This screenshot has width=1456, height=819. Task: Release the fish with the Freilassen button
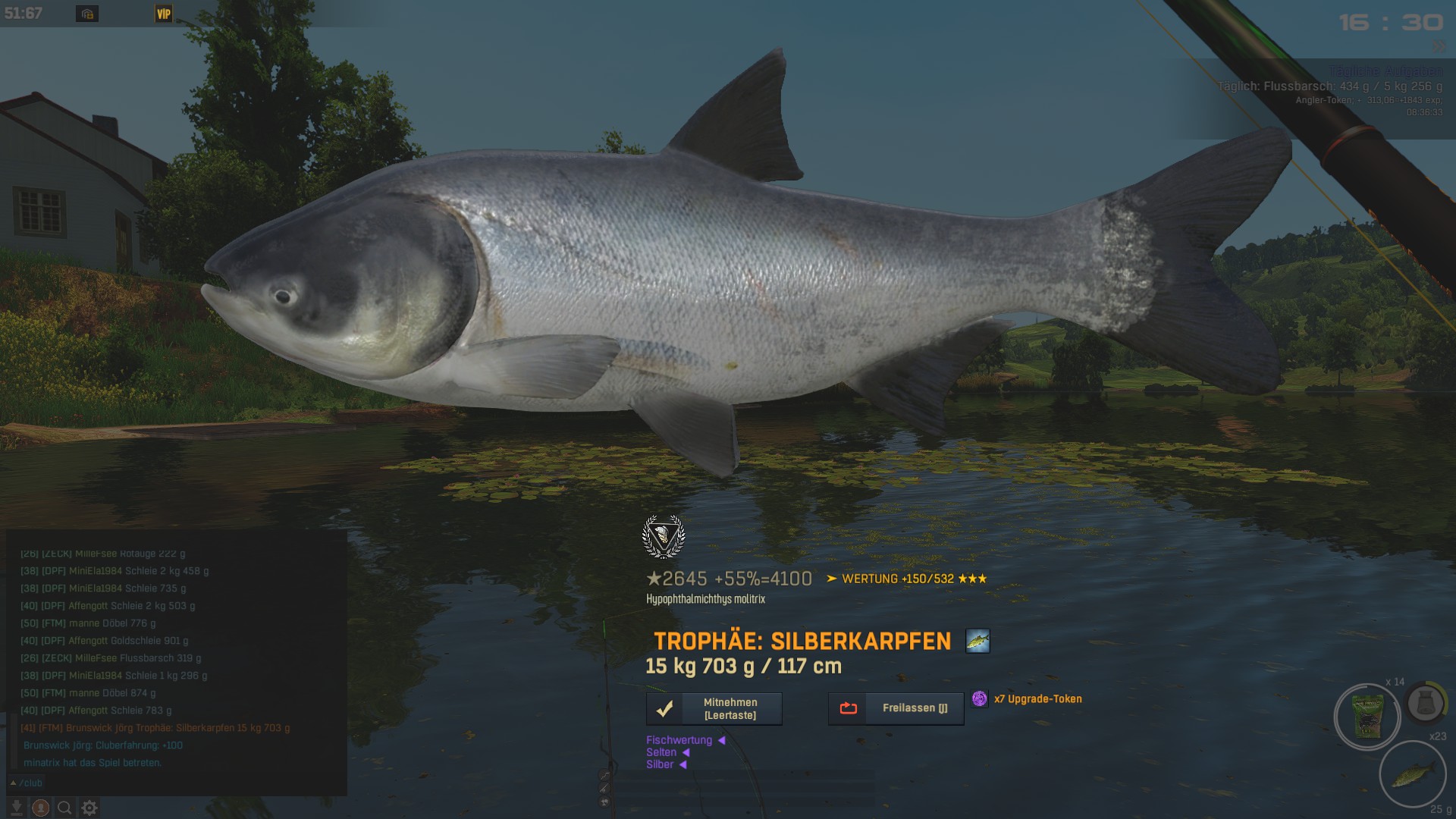coord(896,708)
